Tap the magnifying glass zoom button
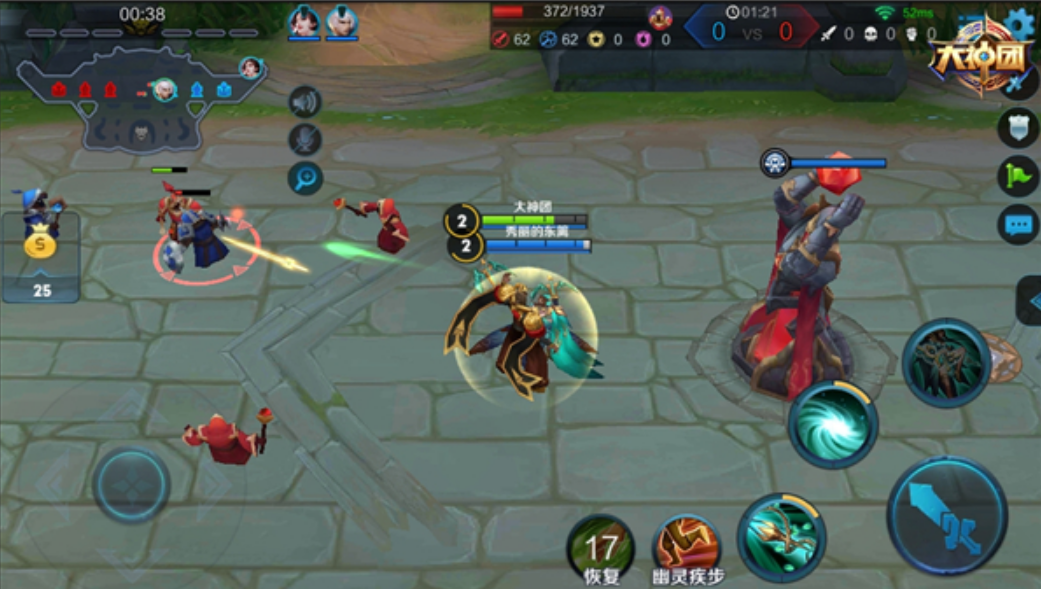Screen dimensions: 1041x589 pyautogui.click(x=305, y=178)
